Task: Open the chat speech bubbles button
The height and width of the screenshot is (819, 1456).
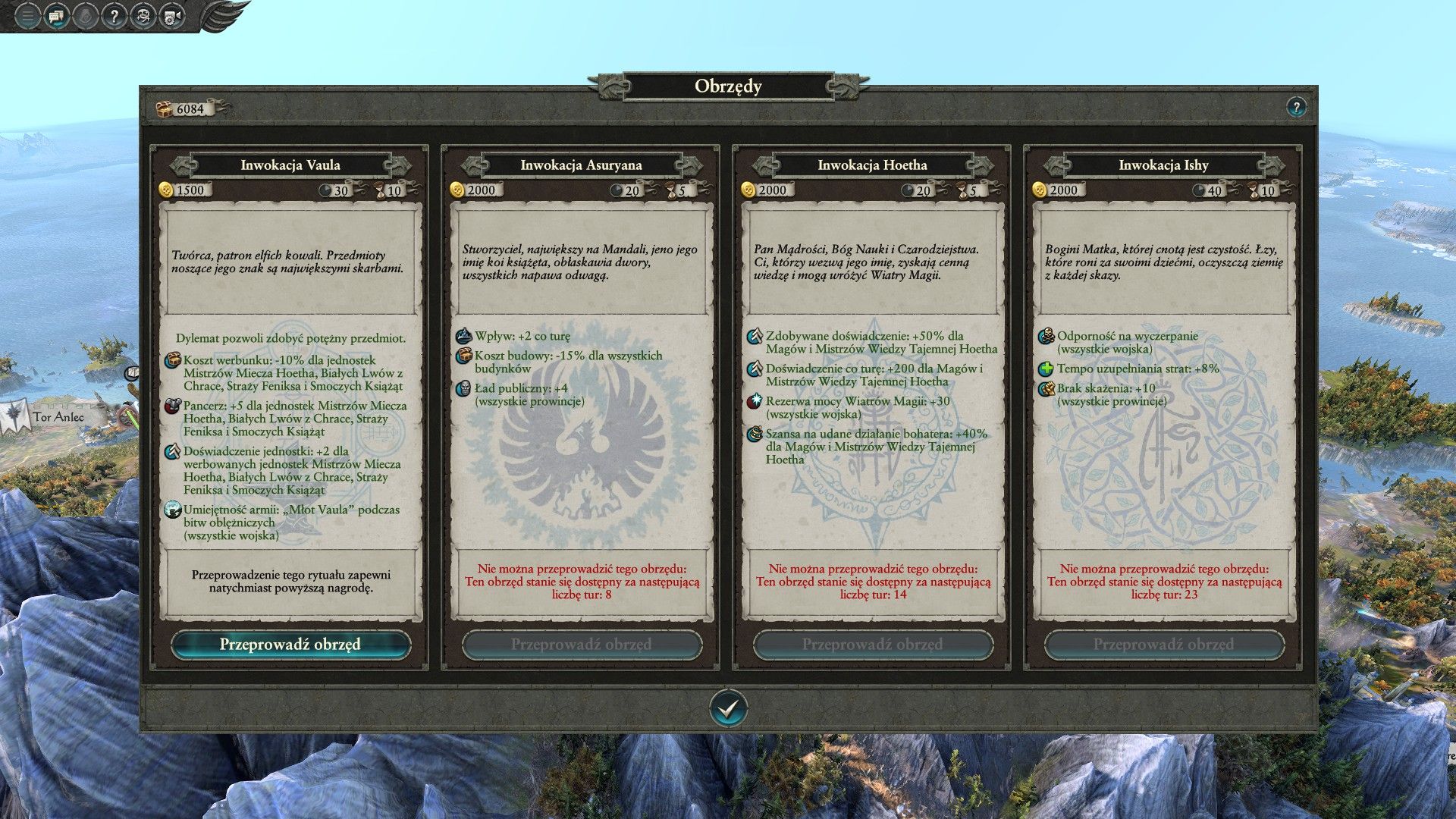Action: (56, 15)
